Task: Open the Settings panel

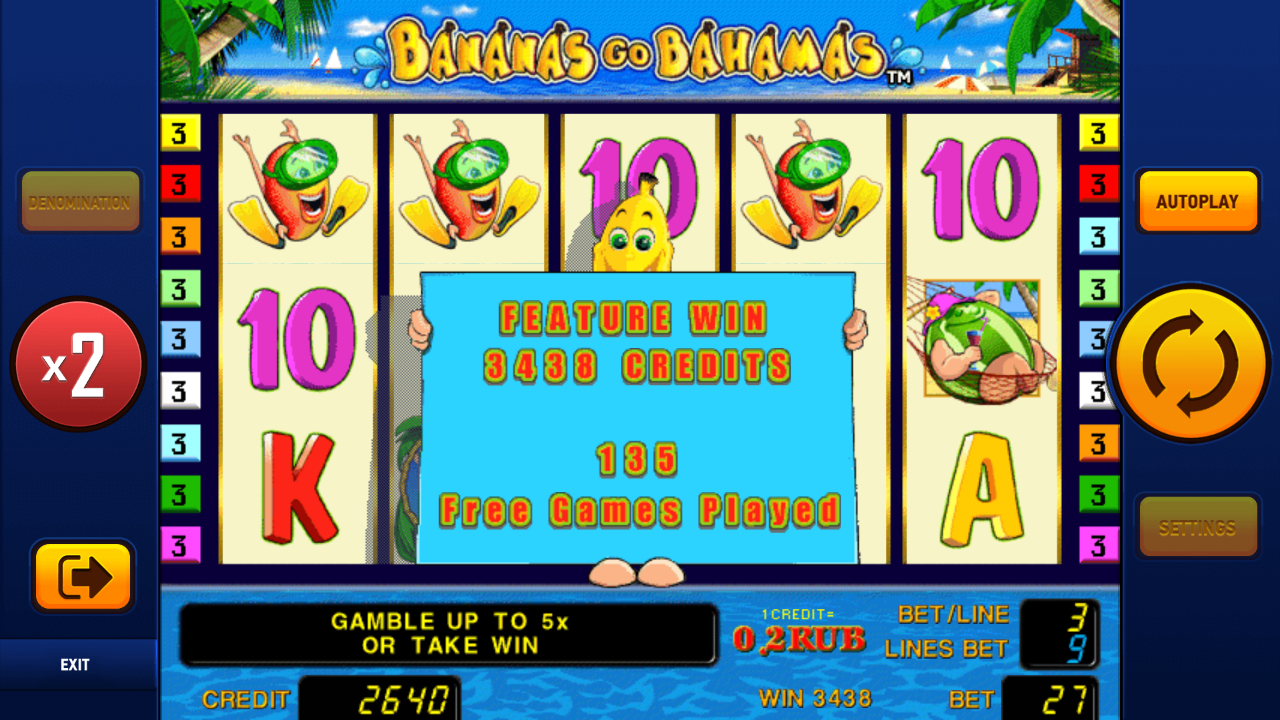Action: [x=1197, y=526]
